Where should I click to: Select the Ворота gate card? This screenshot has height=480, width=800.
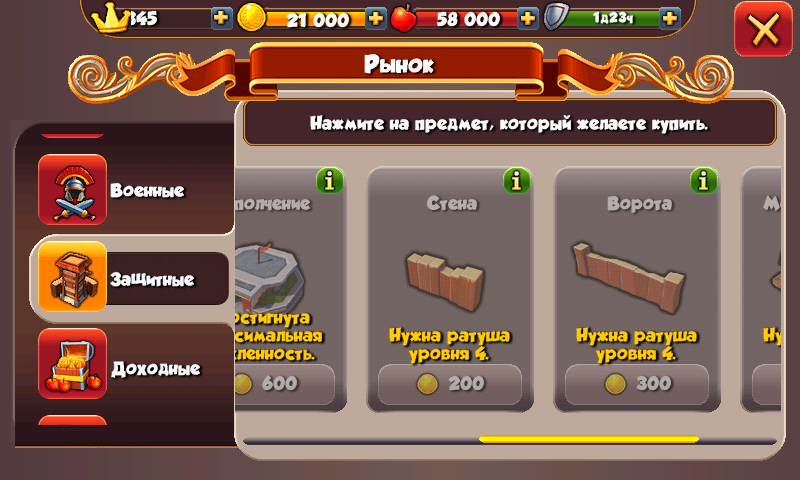click(637, 275)
